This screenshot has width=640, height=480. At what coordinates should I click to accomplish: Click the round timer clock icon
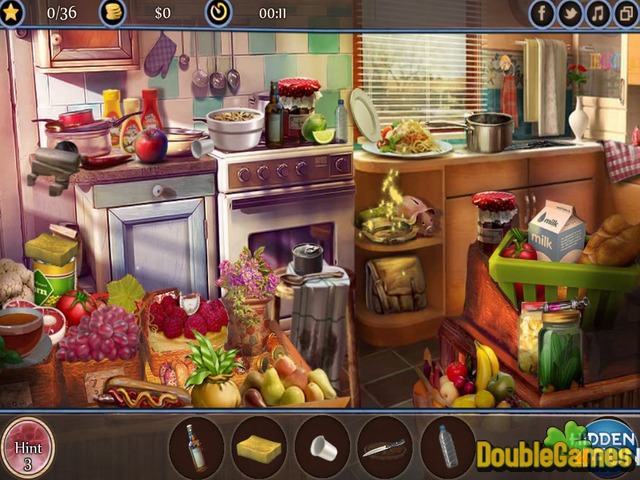pyautogui.click(x=218, y=13)
